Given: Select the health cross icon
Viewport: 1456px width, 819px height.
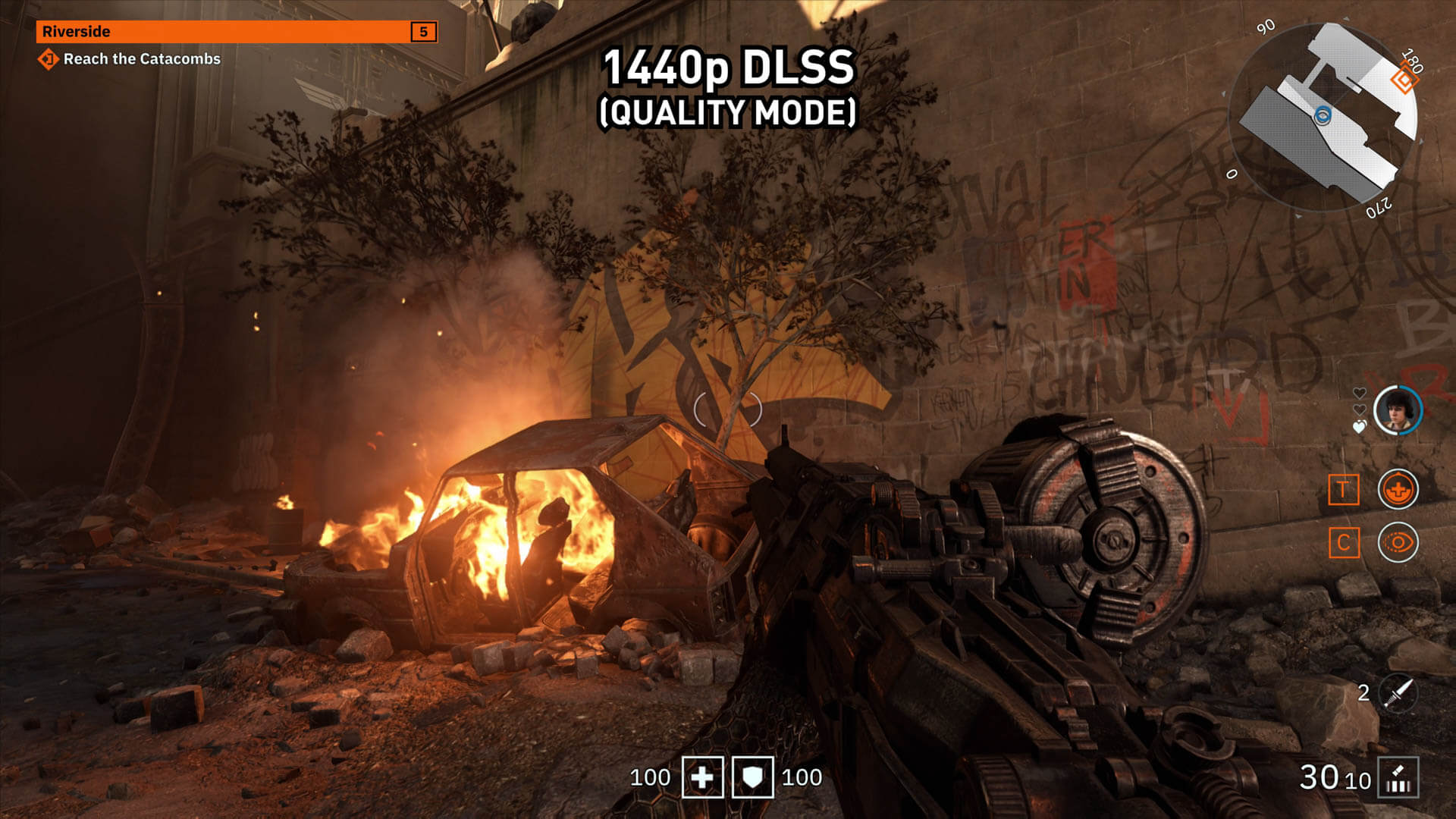Looking at the screenshot, I should [702, 777].
